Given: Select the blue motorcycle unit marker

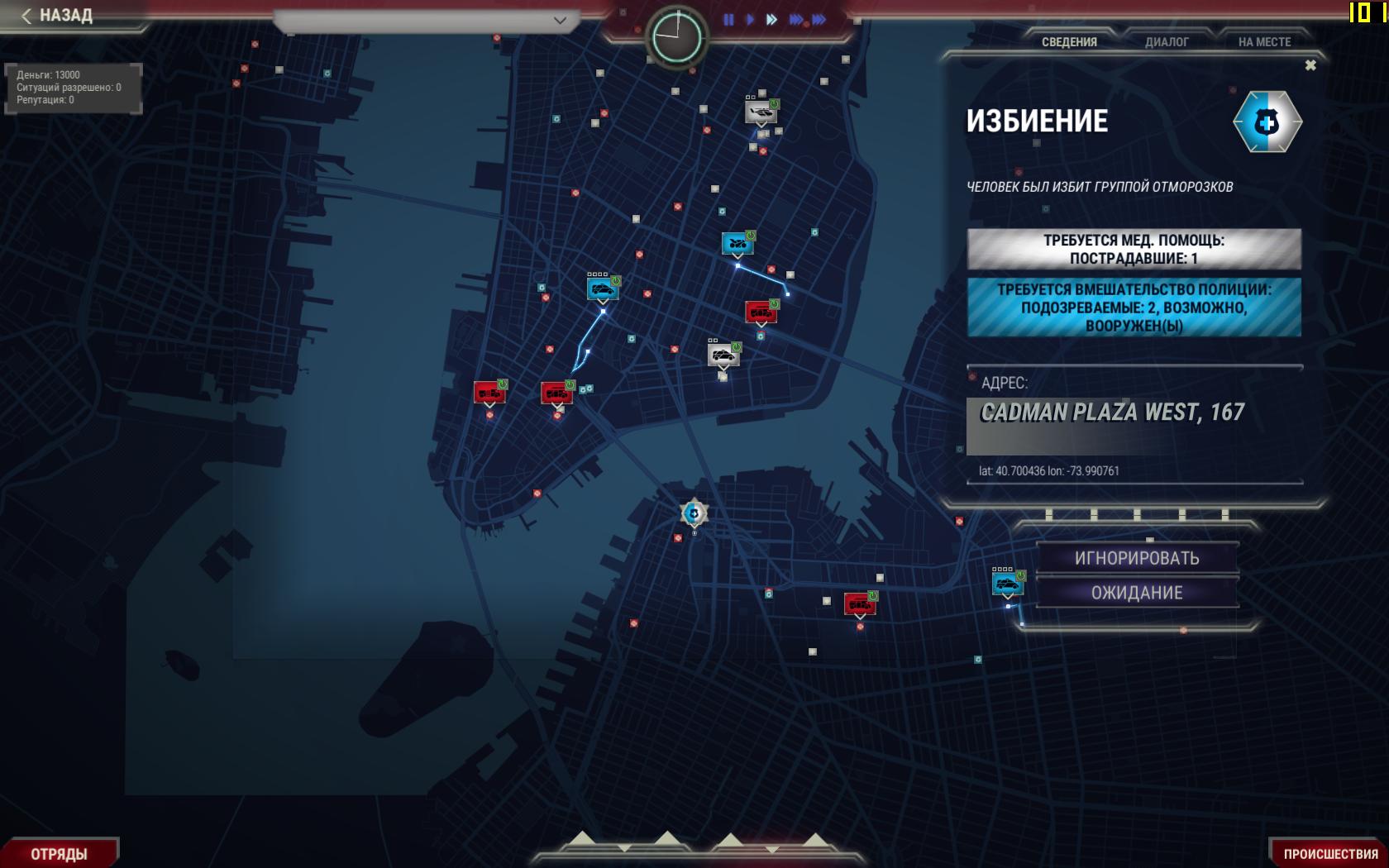Looking at the screenshot, I should [737, 244].
